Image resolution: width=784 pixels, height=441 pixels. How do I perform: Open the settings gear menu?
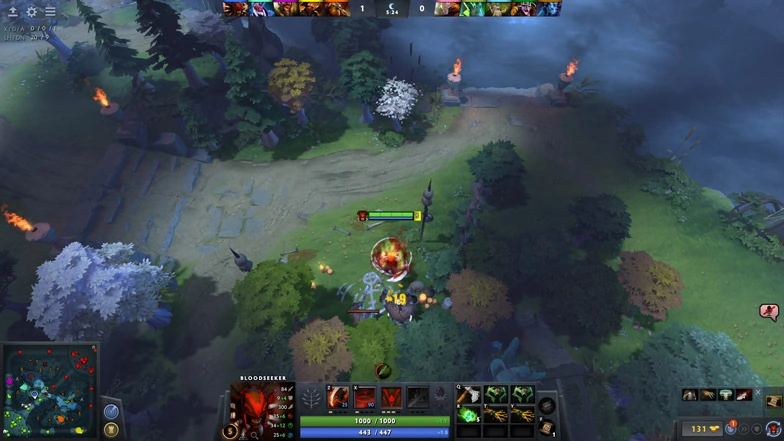tap(31, 12)
